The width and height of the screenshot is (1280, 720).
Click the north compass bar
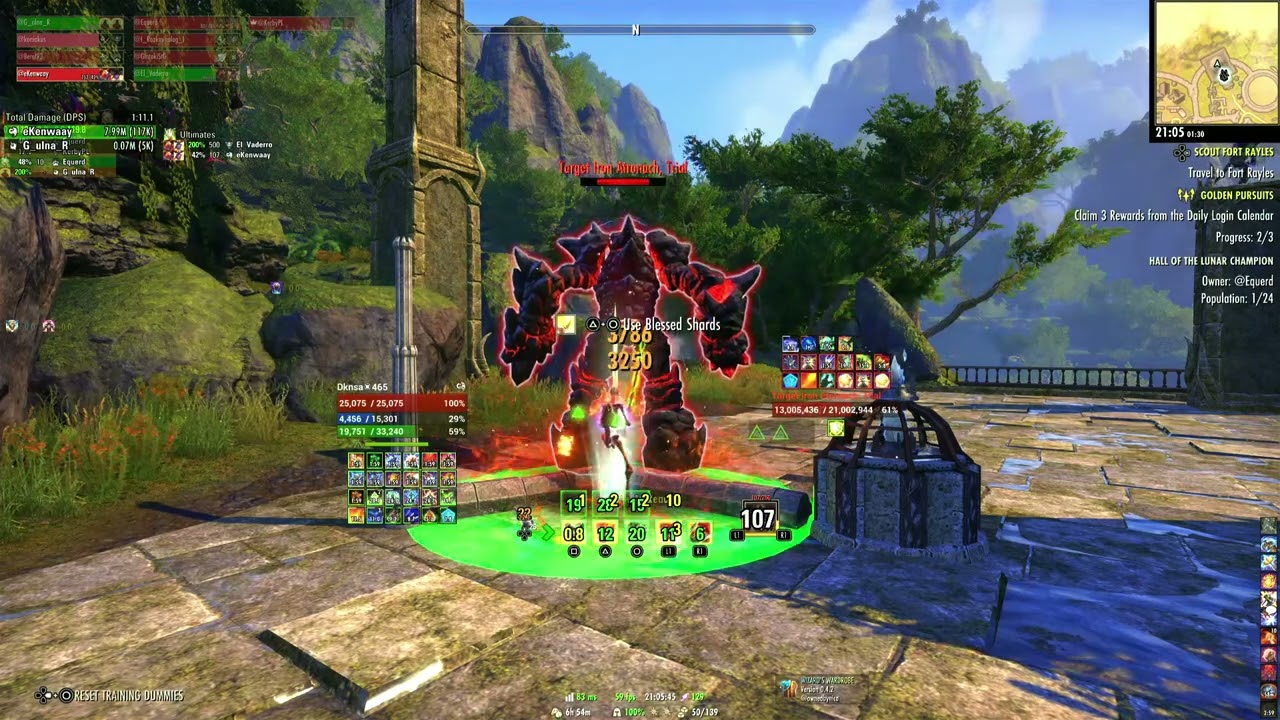point(636,30)
